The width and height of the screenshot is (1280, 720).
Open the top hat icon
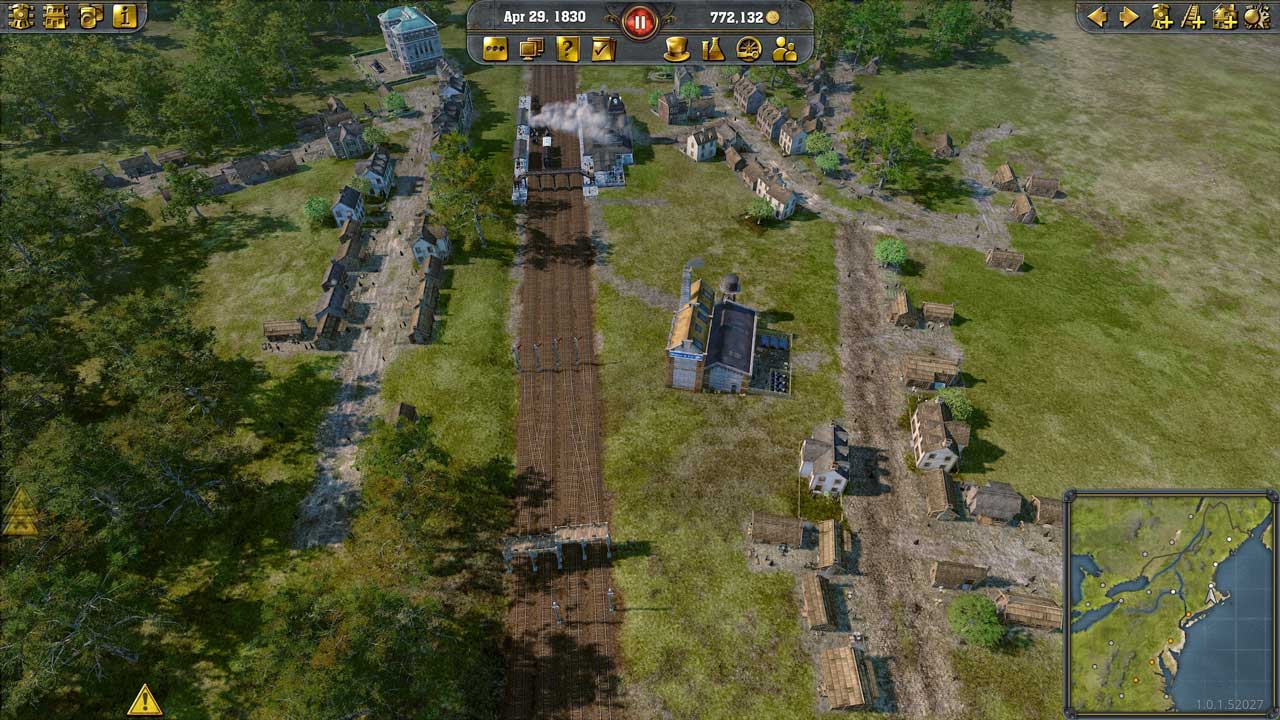677,49
